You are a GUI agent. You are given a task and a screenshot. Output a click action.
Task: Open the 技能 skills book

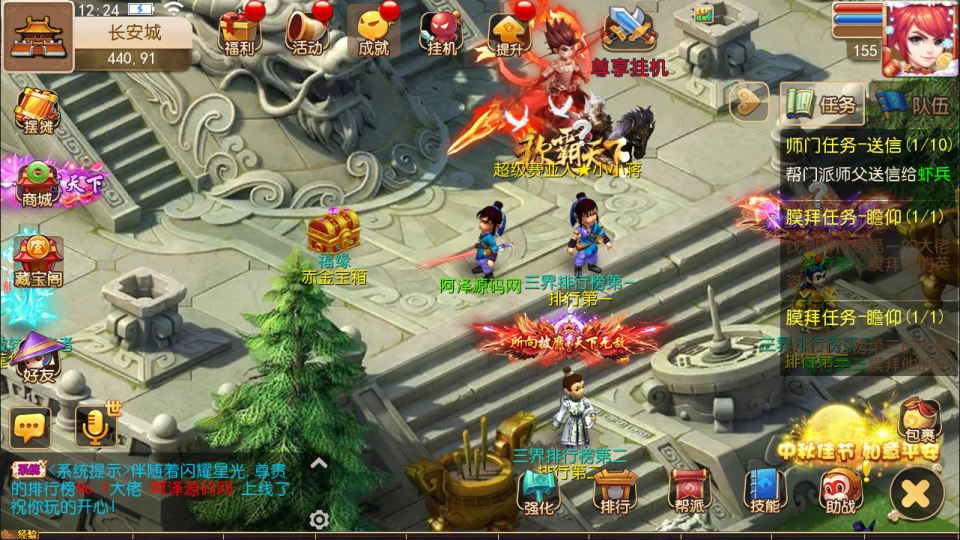pyautogui.click(x=765, y=490)
